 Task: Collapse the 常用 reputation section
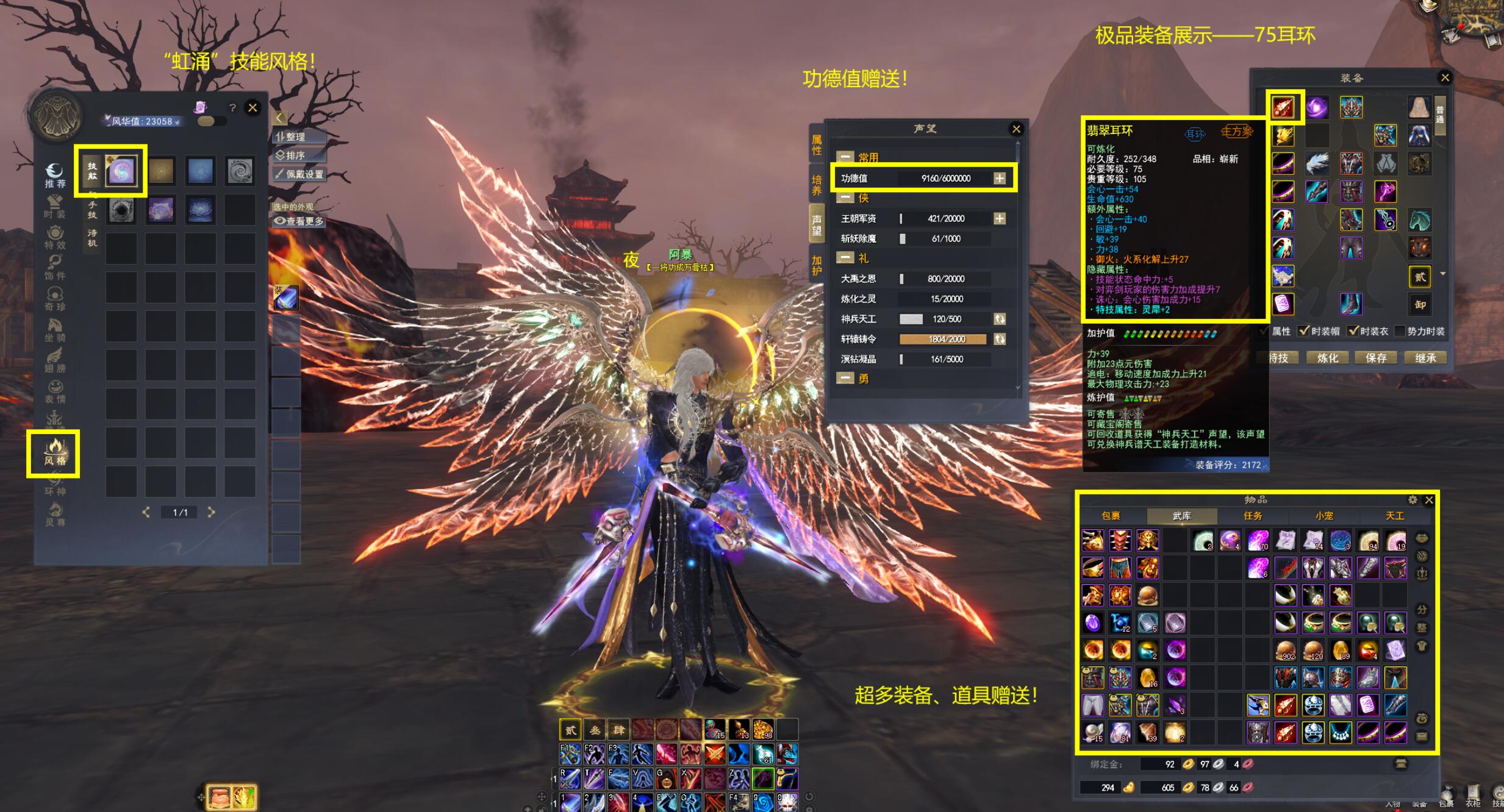pos(845,157)
